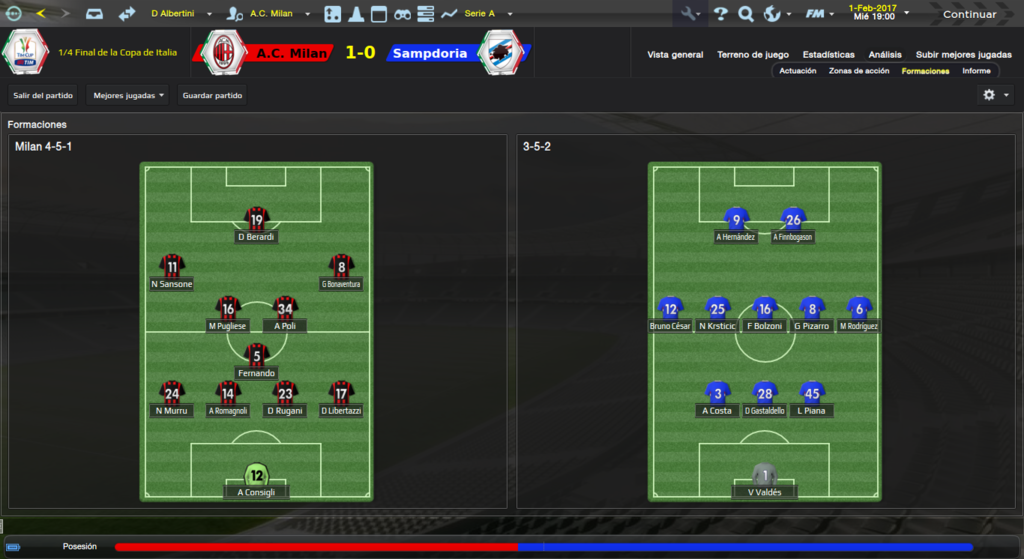Show the Estadísticas tab
1024x559 pixels.
point(828,55)
